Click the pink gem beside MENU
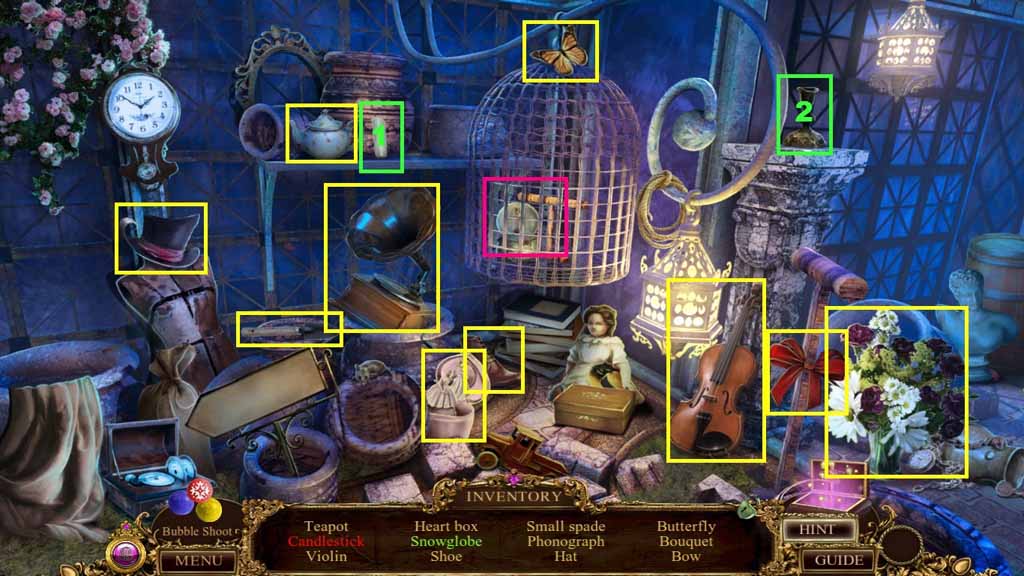 pyautogui.click(x=128, y=554)
